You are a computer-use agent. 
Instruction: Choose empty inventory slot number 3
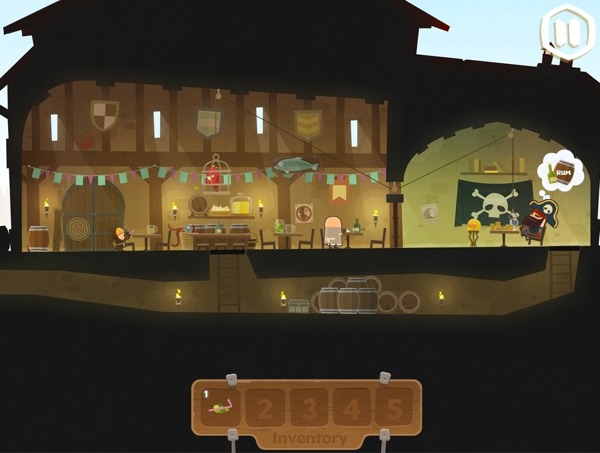(x=310, y=407)
